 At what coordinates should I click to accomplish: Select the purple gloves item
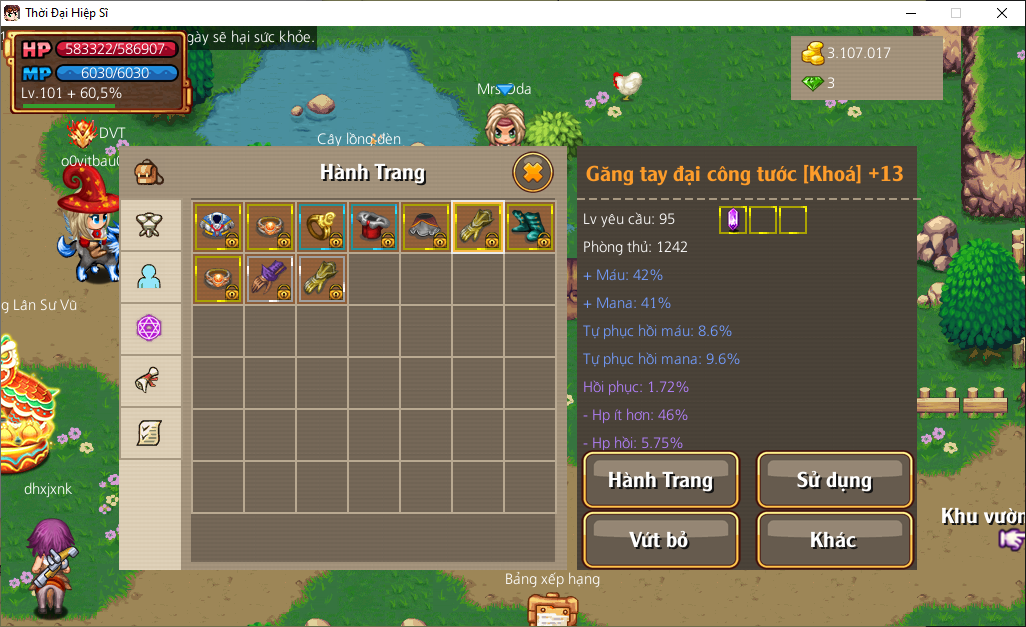click(x=269, y=279)
